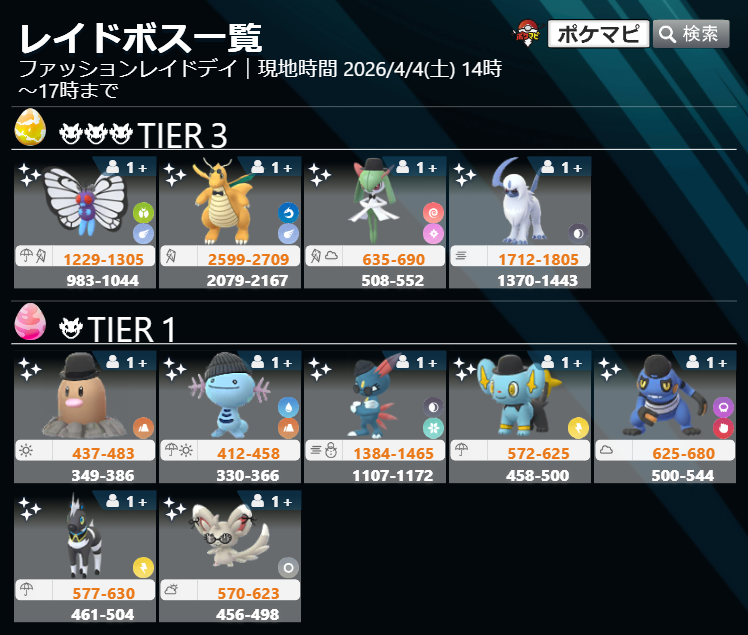Choose the Shinx with hat tile

[520, 416]
